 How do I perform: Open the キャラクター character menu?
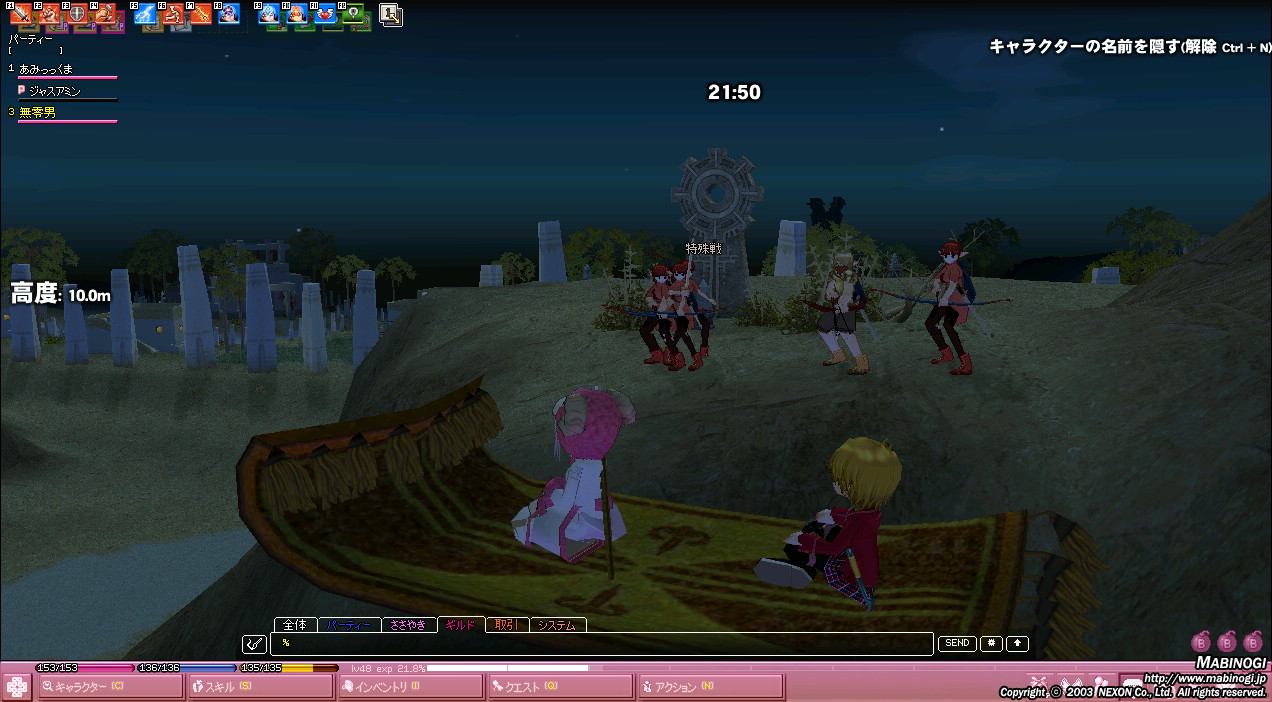point(110,687)
